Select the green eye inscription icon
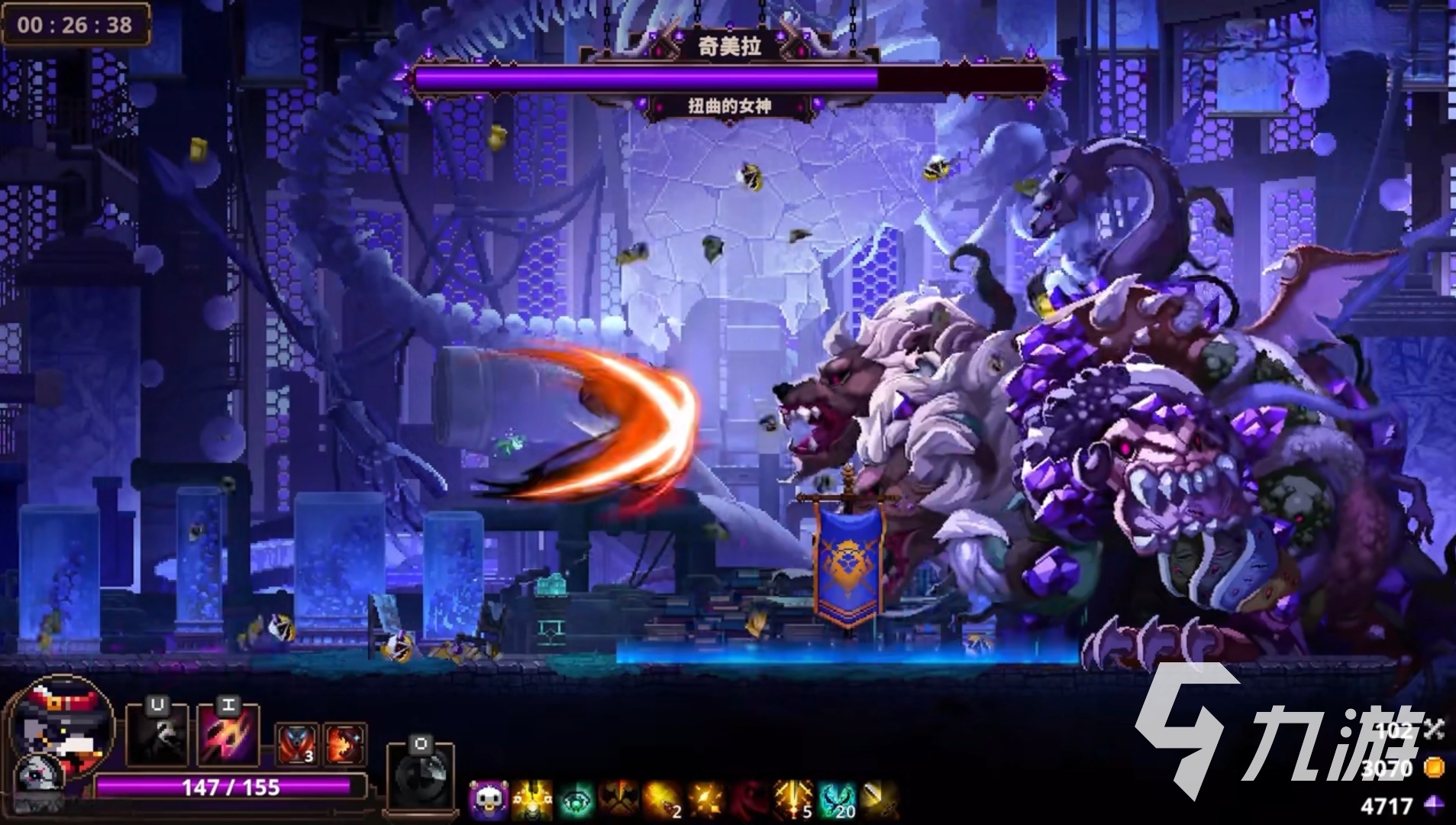The width and height of the screenshot is (1456, 825). click(x=576, y=800)
